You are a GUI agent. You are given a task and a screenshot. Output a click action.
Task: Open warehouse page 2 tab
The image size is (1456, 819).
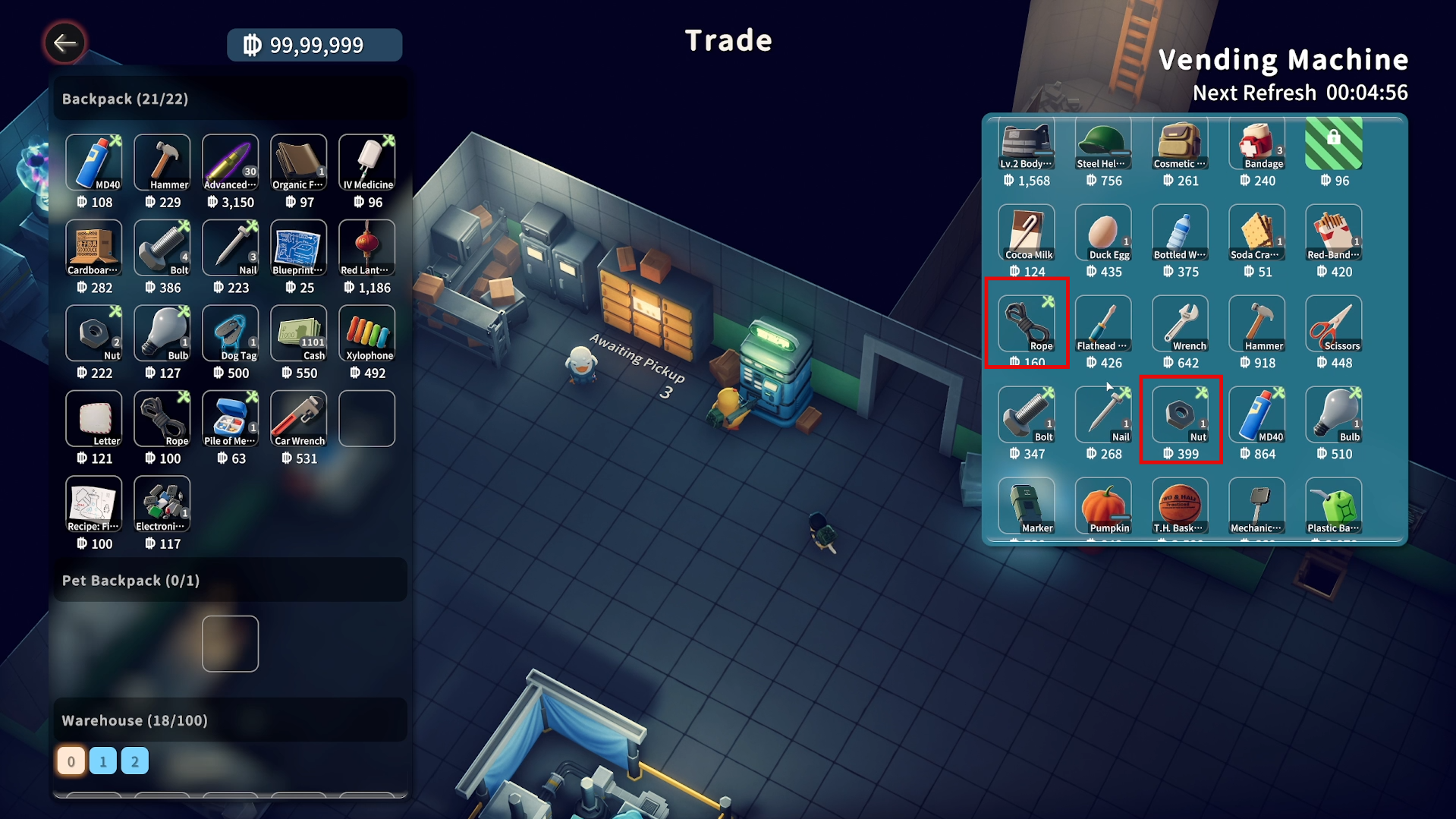[135, 761]
